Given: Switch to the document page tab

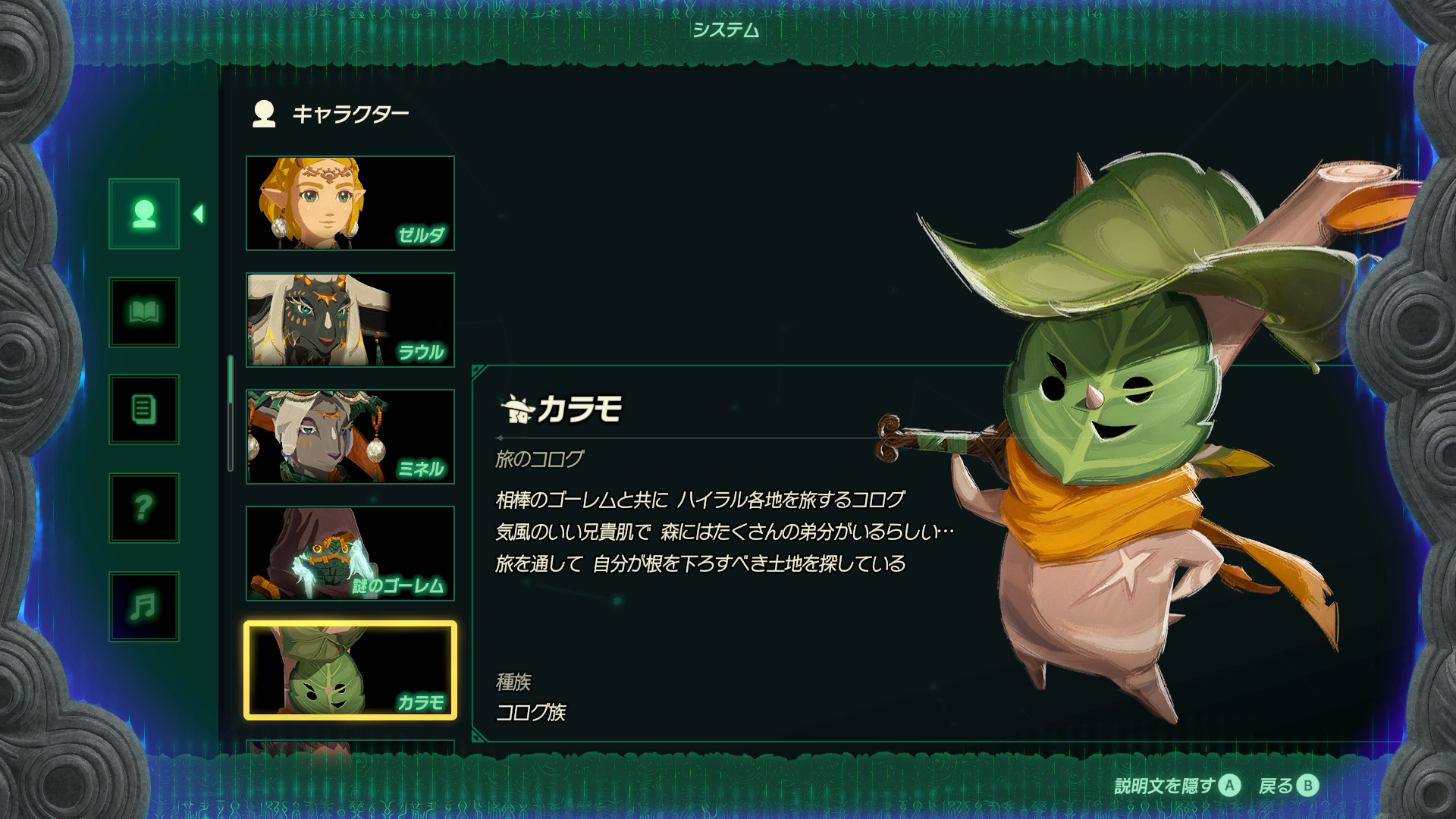Looking at the screenshot, I should tap(144, 409).
